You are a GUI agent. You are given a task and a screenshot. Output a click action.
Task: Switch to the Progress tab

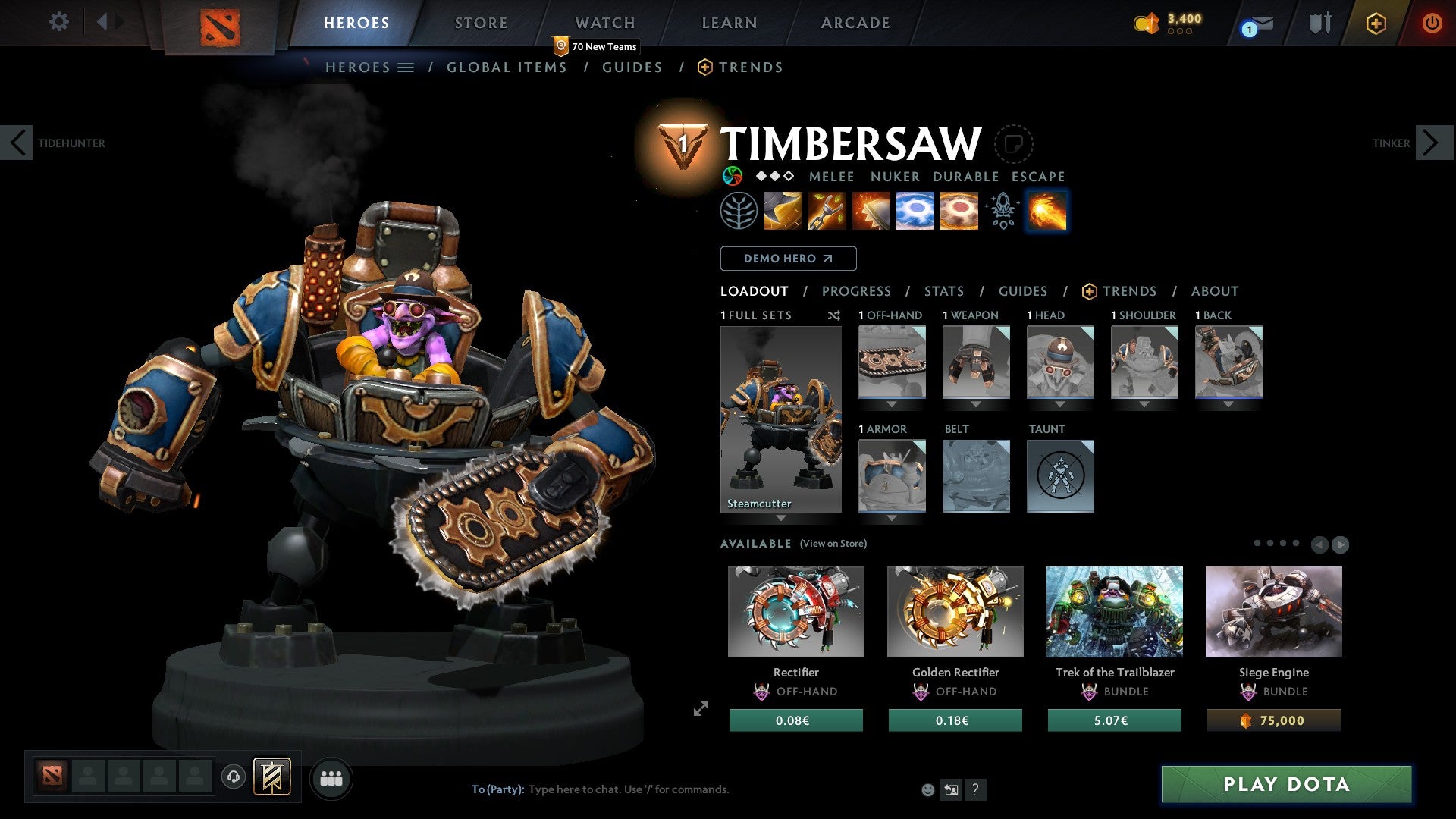click(x=857, y=290)
